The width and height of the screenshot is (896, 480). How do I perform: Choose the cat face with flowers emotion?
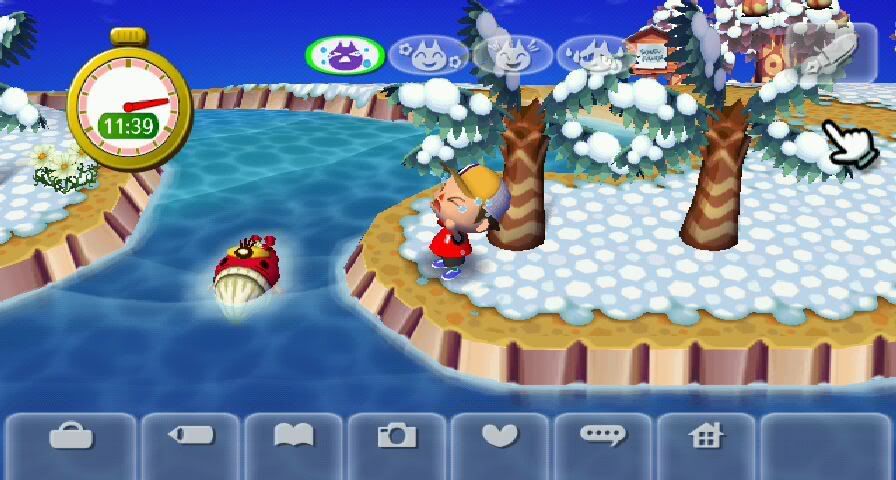[x=428, y=54]
